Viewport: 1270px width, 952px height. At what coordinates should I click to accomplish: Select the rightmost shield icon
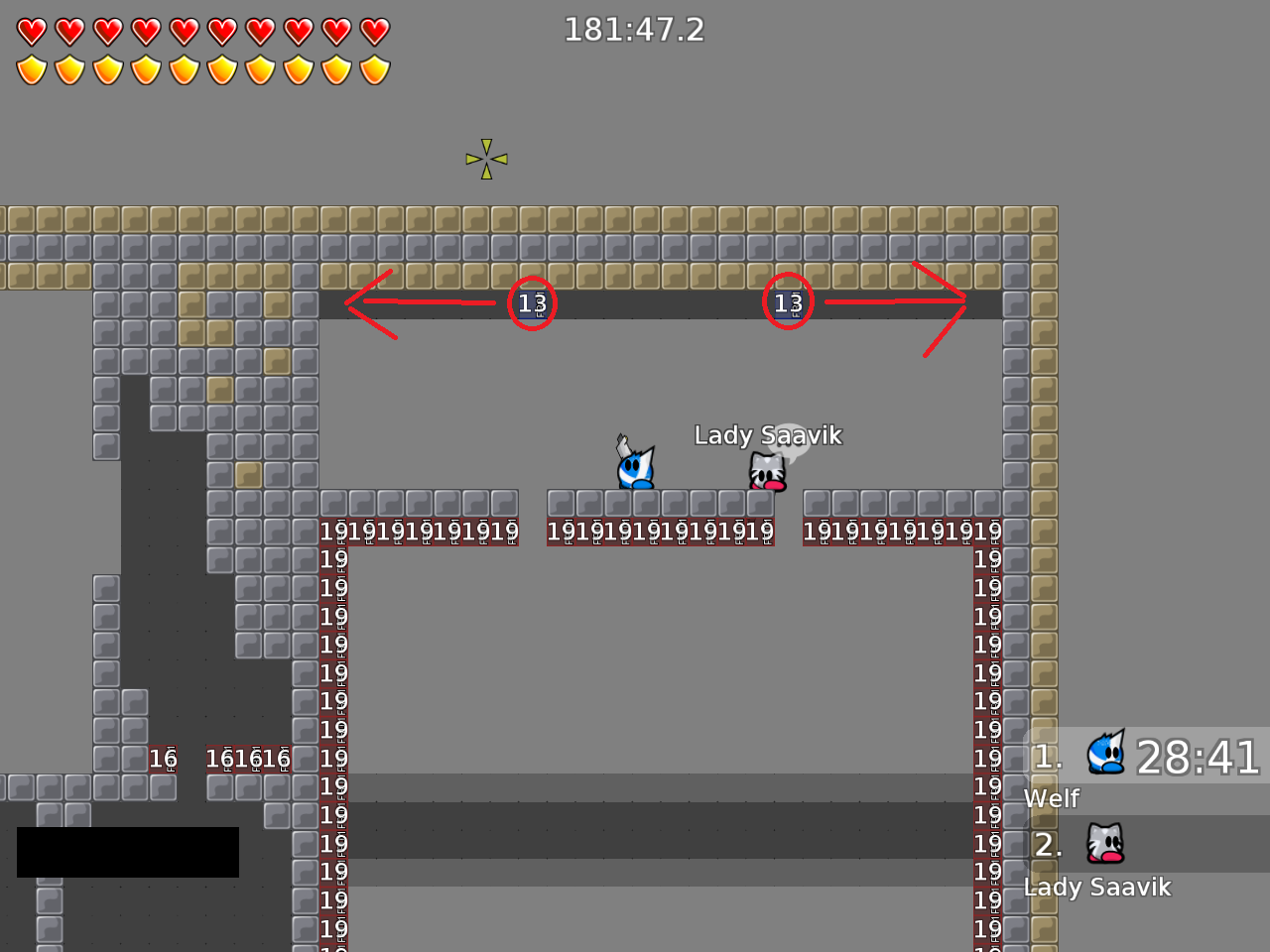tap(374, 69)
